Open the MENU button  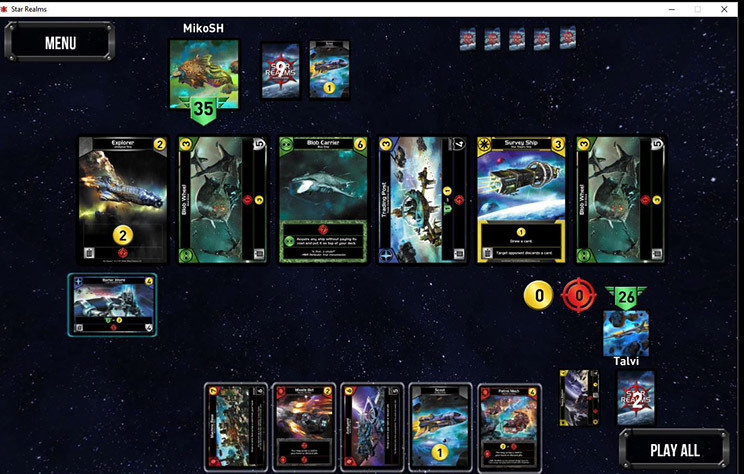point(60,43)
